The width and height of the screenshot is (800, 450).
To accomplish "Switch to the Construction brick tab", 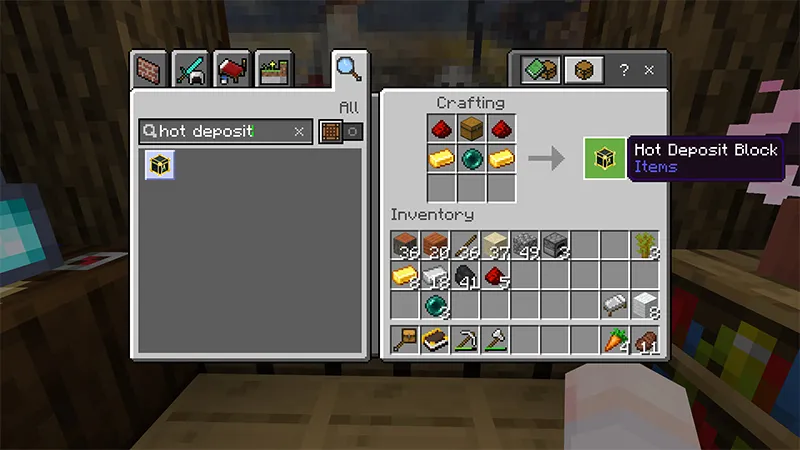I will pyautogui.click(x=149, y=71).
